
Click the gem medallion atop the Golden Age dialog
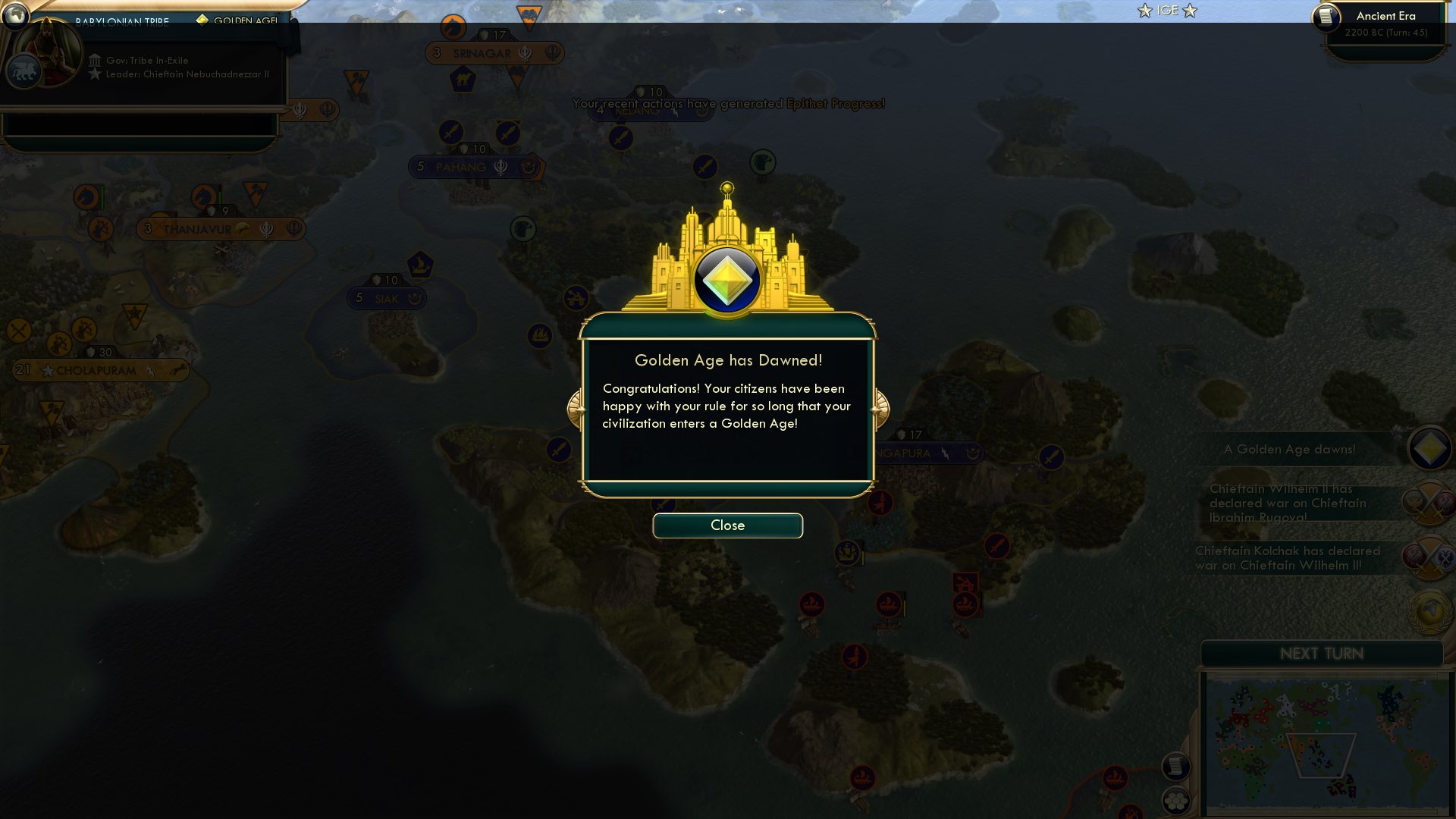click(x=726, y=279)
